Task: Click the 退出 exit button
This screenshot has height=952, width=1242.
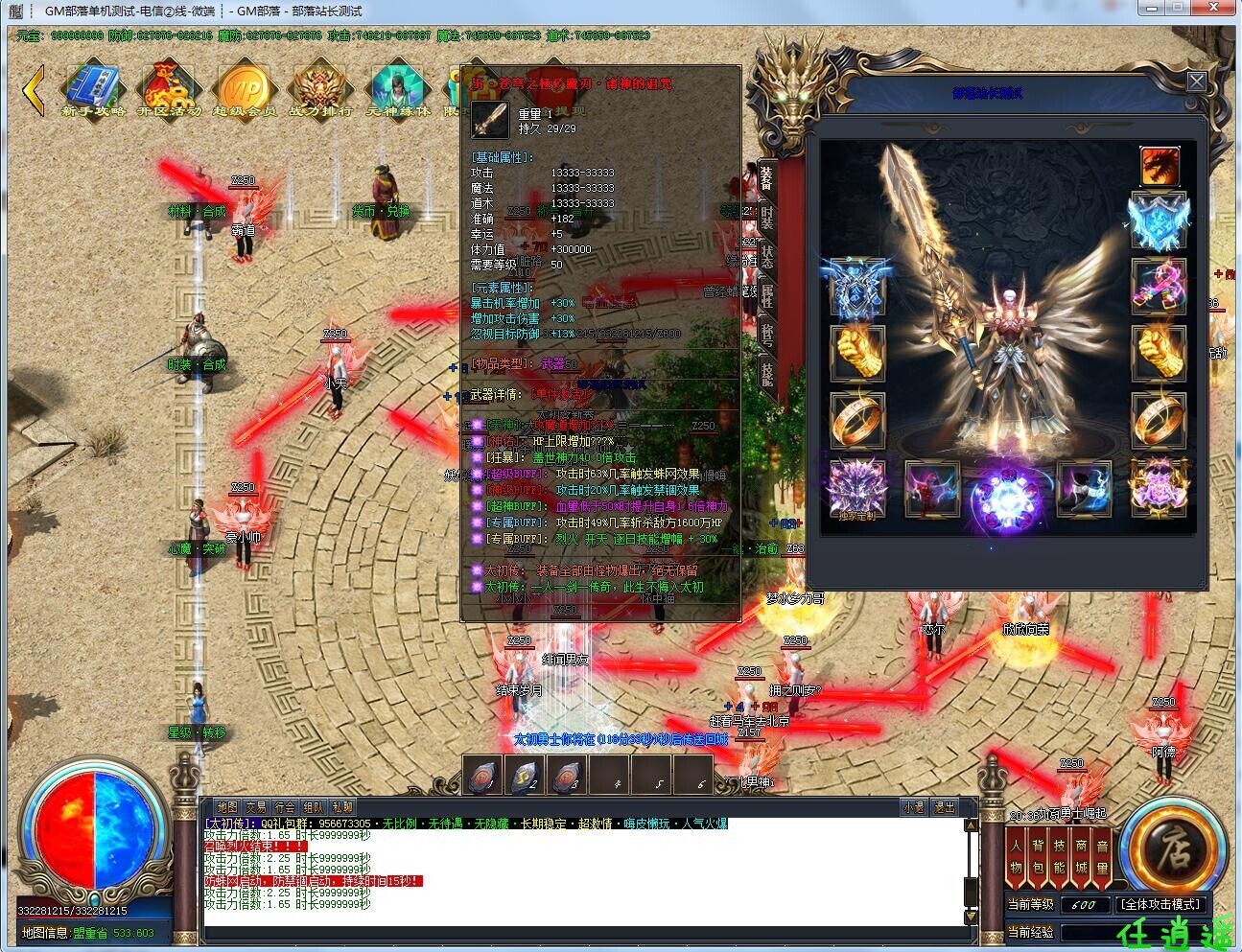Action: [x=945, y=807]
